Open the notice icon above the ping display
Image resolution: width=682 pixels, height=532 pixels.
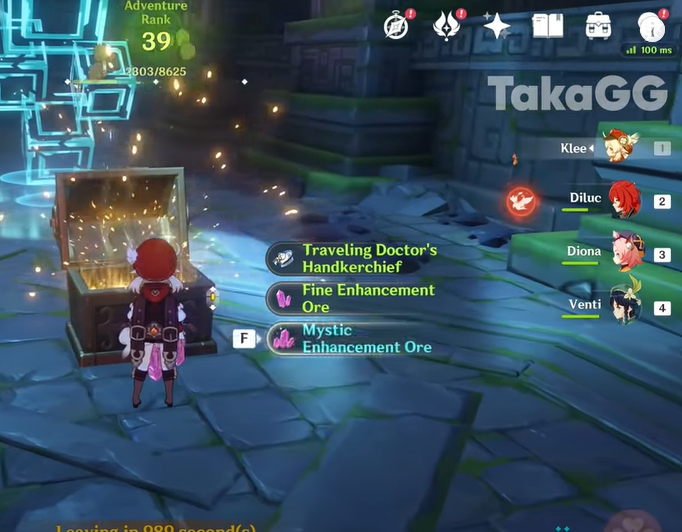(651, 26)
